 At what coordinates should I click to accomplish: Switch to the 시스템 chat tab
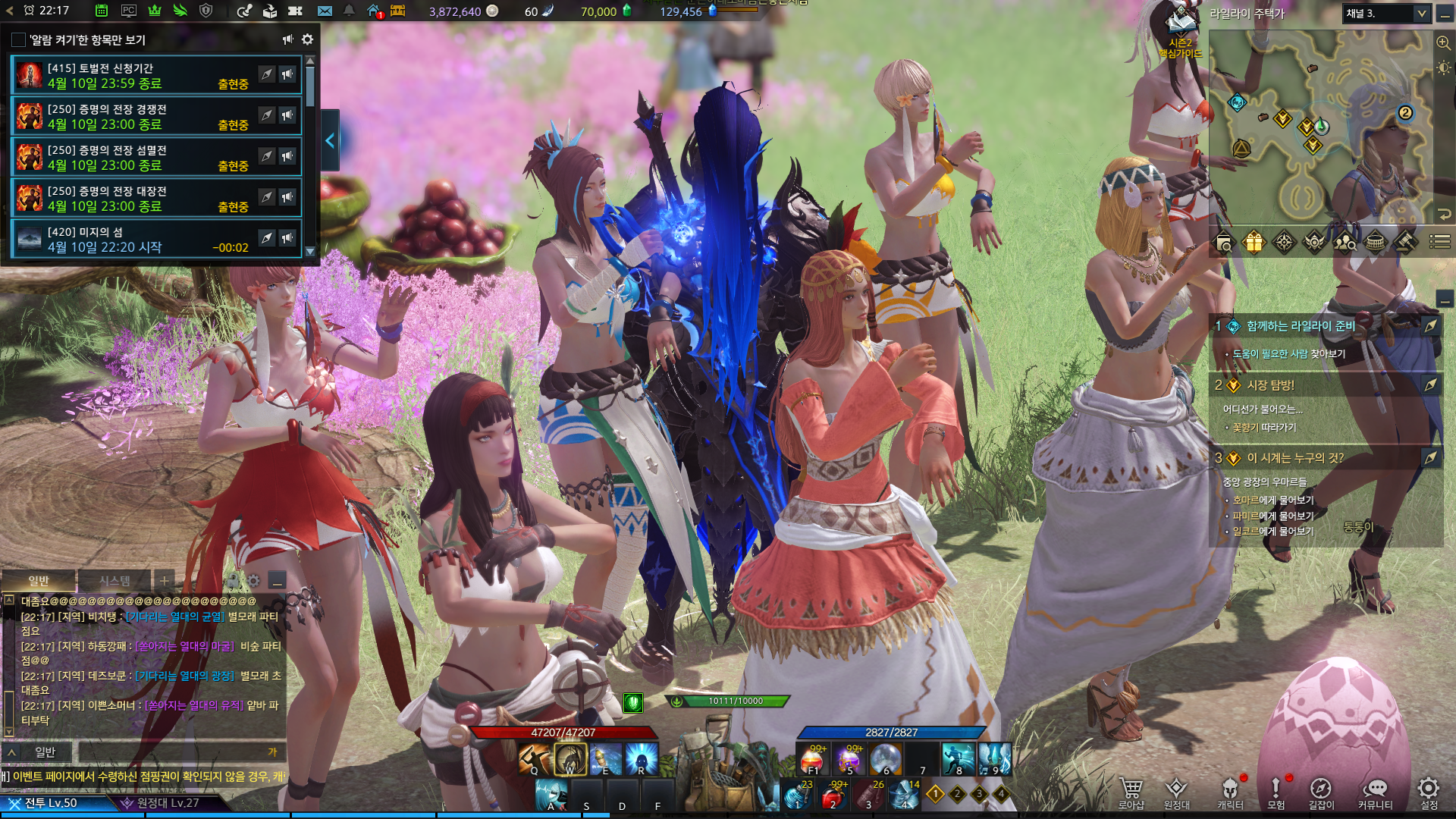tap(115, 581)
